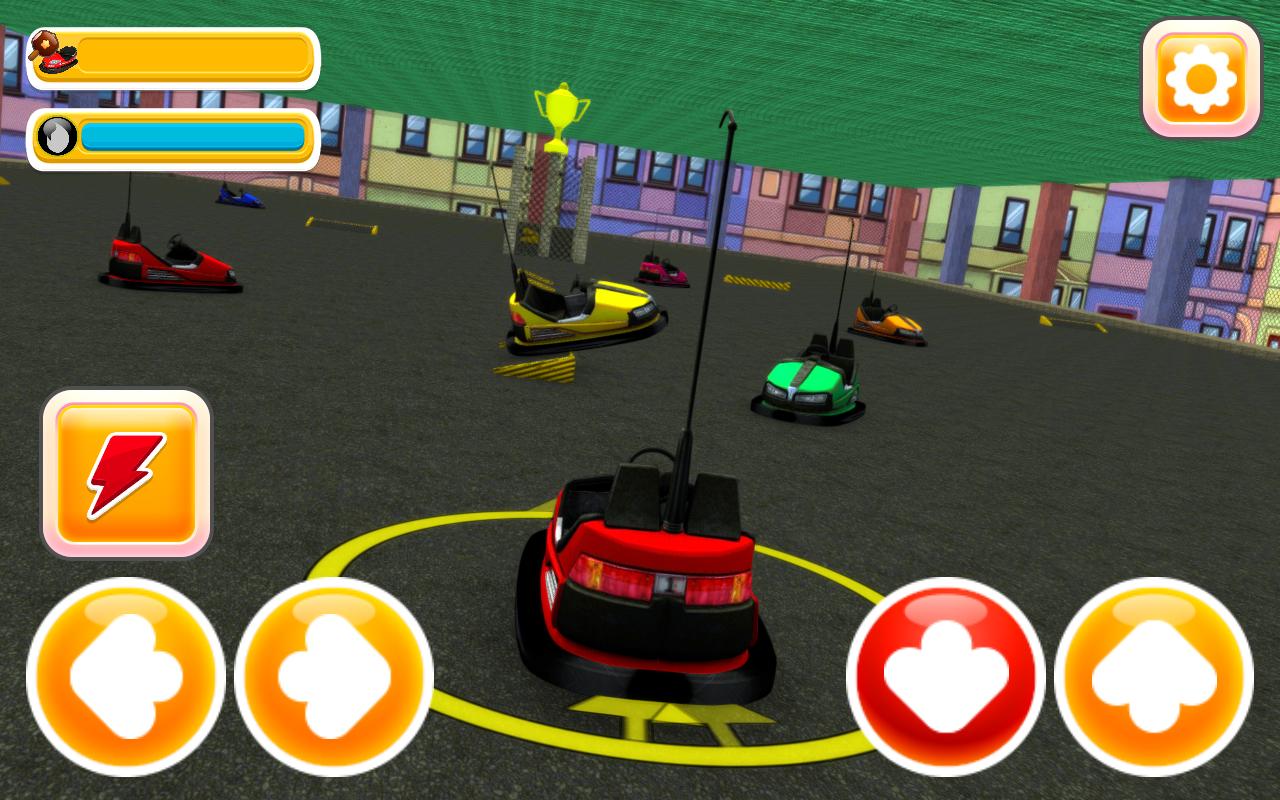This screenshot has height=800, width=1280.
Task: Tap the fireball icon beside the blue bar
Action: click(55, 138)
